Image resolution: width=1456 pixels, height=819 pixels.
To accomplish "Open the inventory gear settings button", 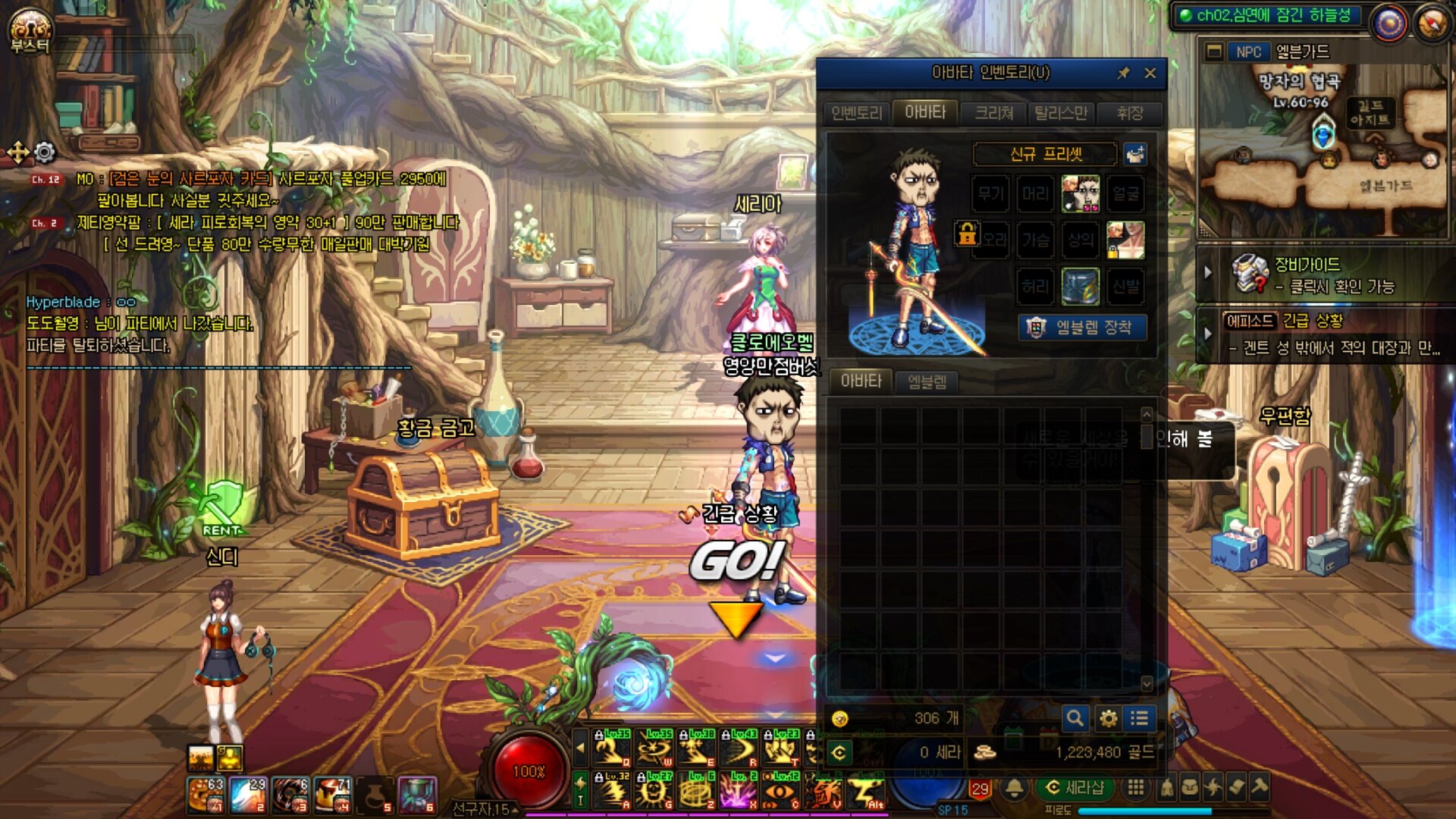I will tap(1108, 718).
